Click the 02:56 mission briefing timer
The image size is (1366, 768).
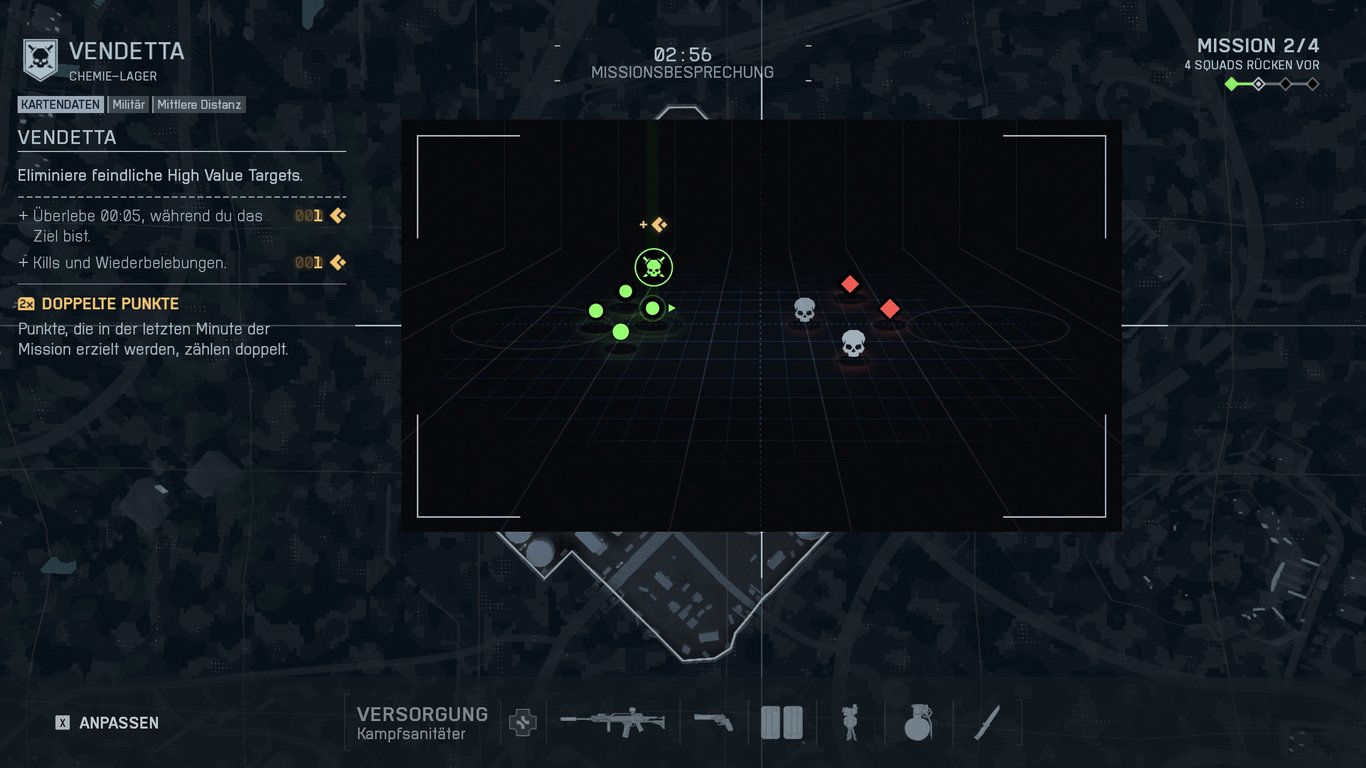pos(683,56)
